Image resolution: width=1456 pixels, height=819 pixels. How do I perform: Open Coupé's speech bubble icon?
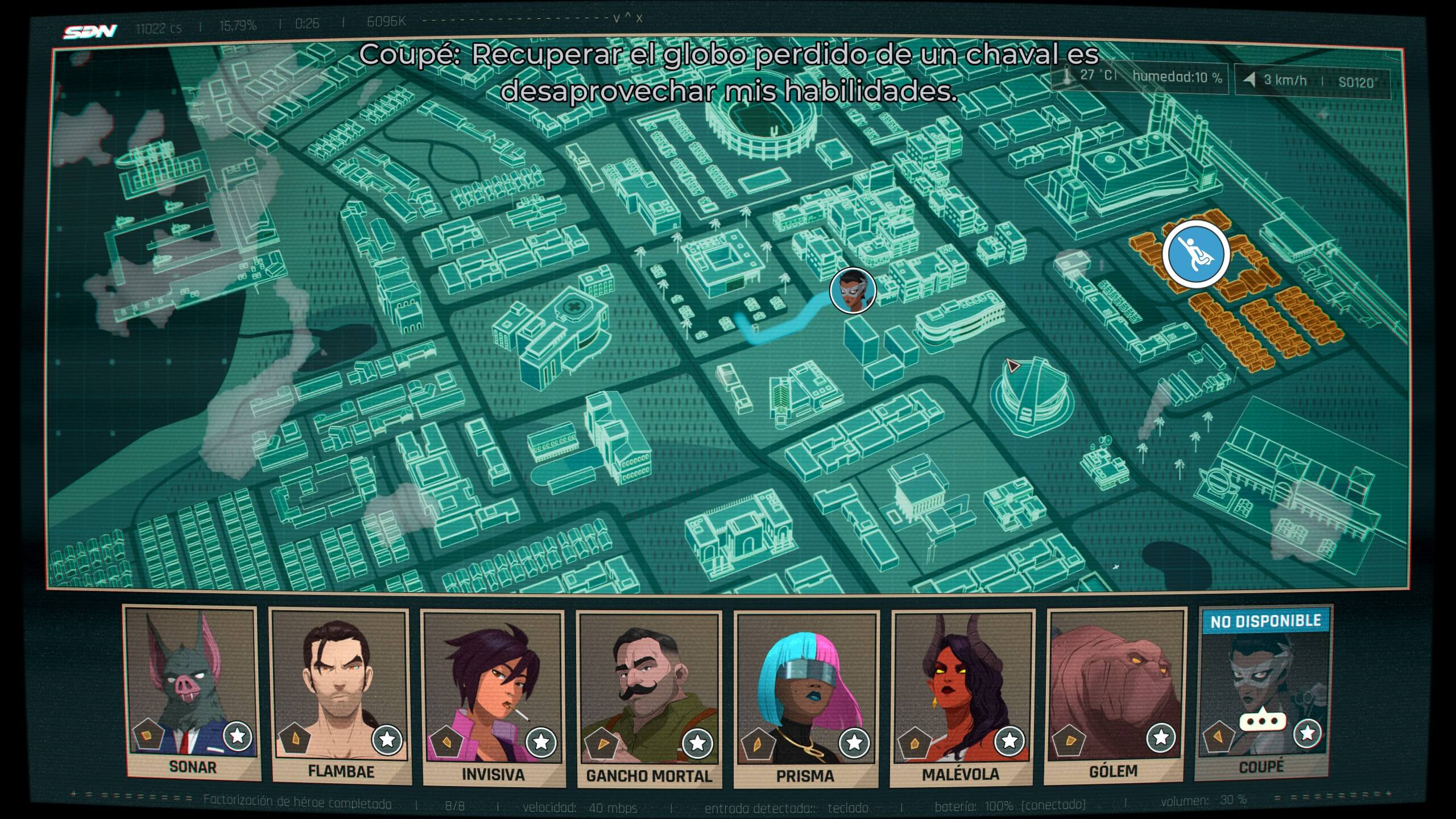(1263, 722)
